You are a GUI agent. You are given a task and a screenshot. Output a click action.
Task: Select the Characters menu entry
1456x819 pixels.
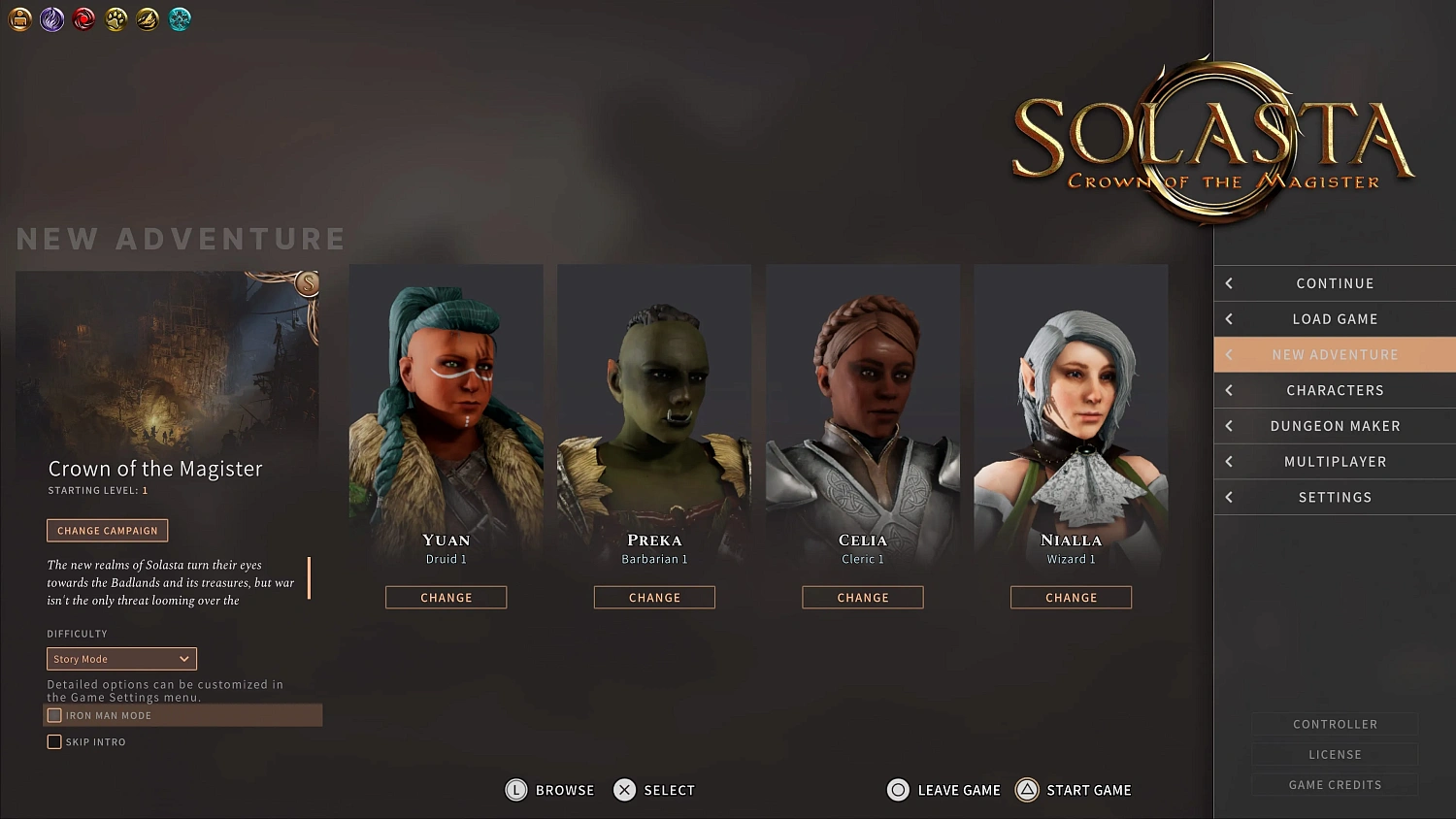tap(1335, 390)
